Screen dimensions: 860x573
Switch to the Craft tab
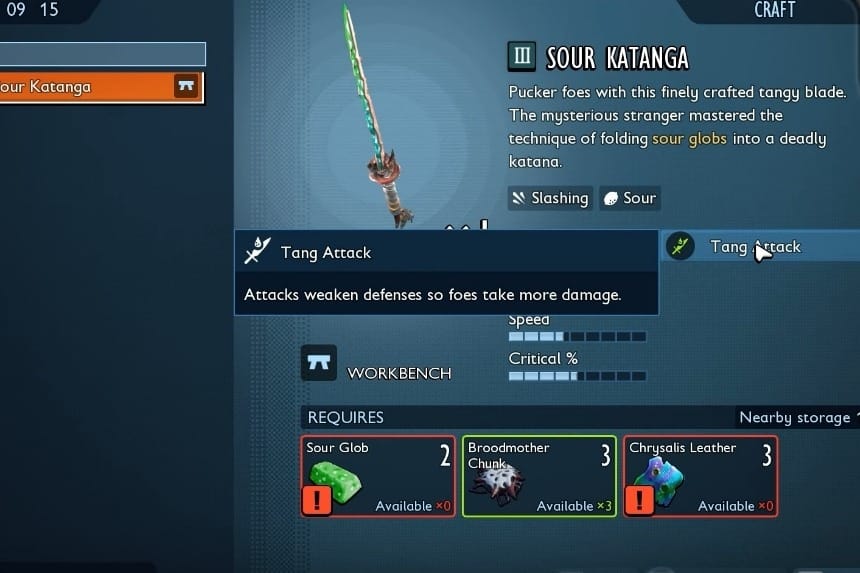[774, 10]
